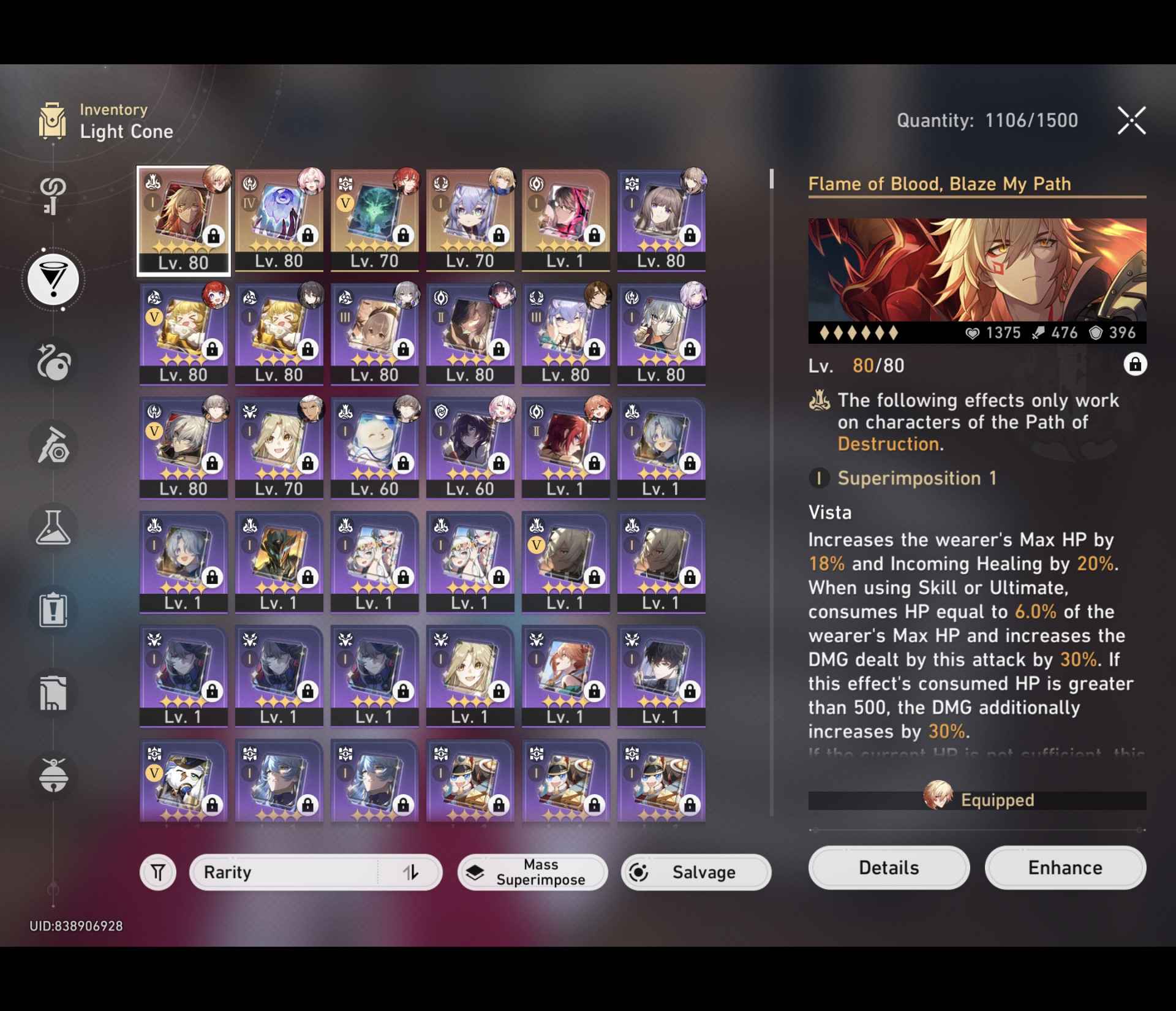Click the crafting materials sidebar icon
This screenshot has width=1176, height=1011.
(54, 445)
